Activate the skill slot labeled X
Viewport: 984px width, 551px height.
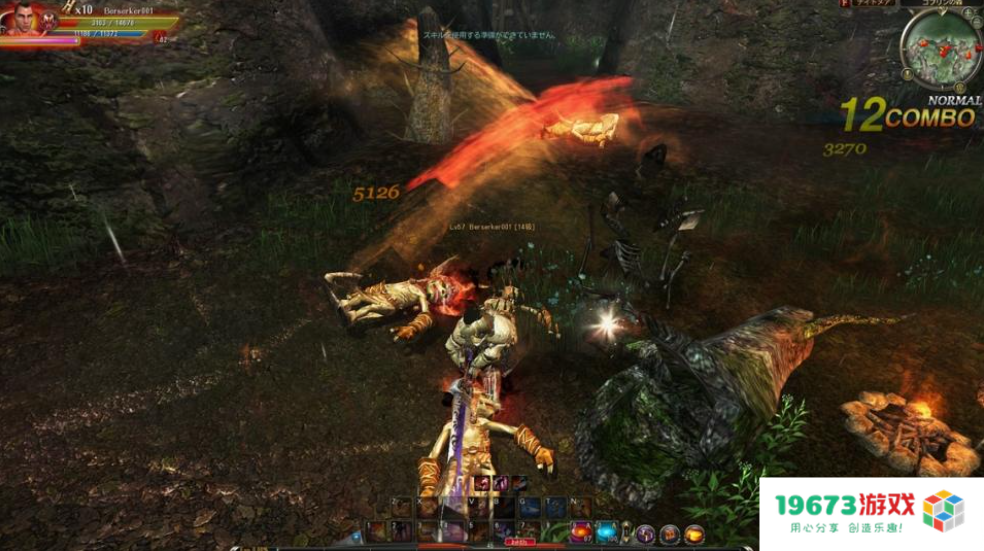(428, 509)
